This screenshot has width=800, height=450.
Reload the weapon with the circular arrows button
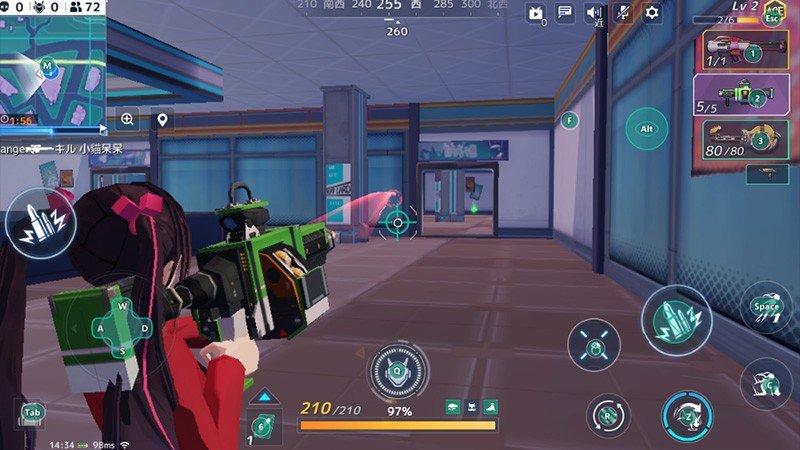coord(608,414)
